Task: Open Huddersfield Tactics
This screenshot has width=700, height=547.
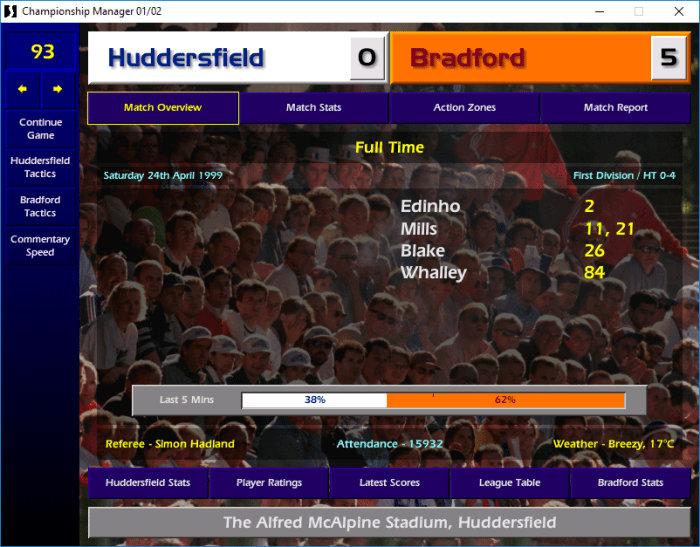Action: [40, 167]
